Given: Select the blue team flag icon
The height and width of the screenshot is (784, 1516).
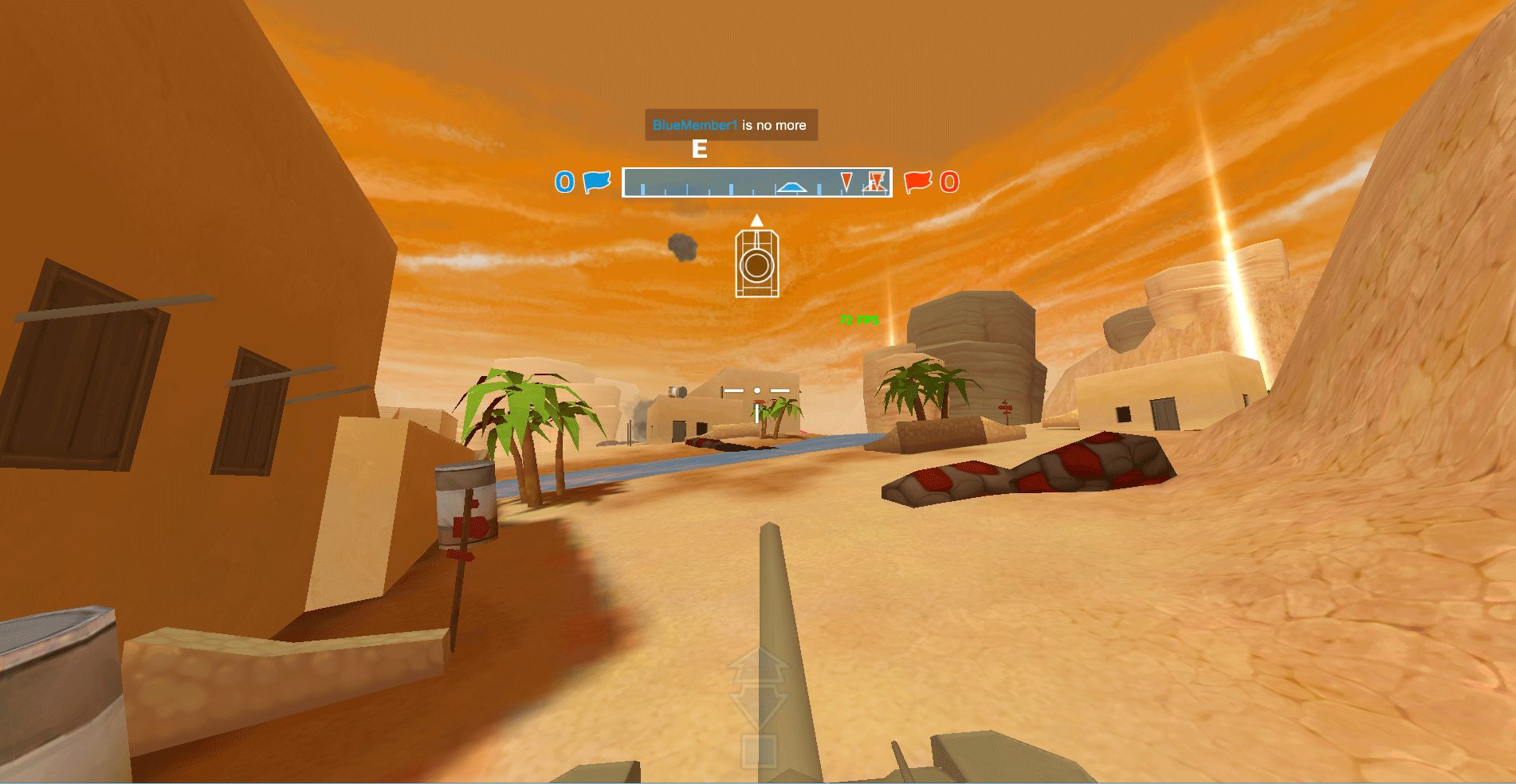Looking at the screenshot, I should coord(596,182).
